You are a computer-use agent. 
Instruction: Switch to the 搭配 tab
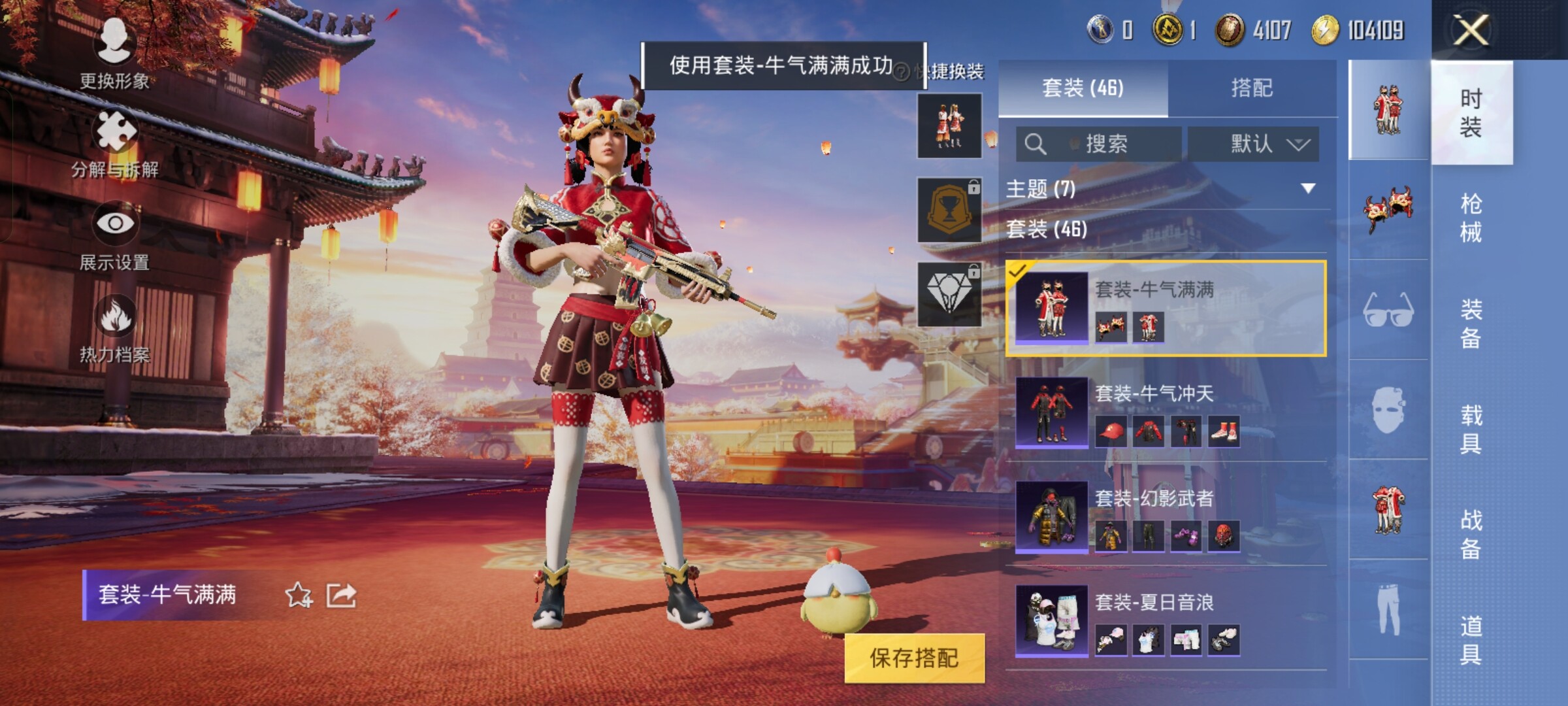click(1251, 88)
